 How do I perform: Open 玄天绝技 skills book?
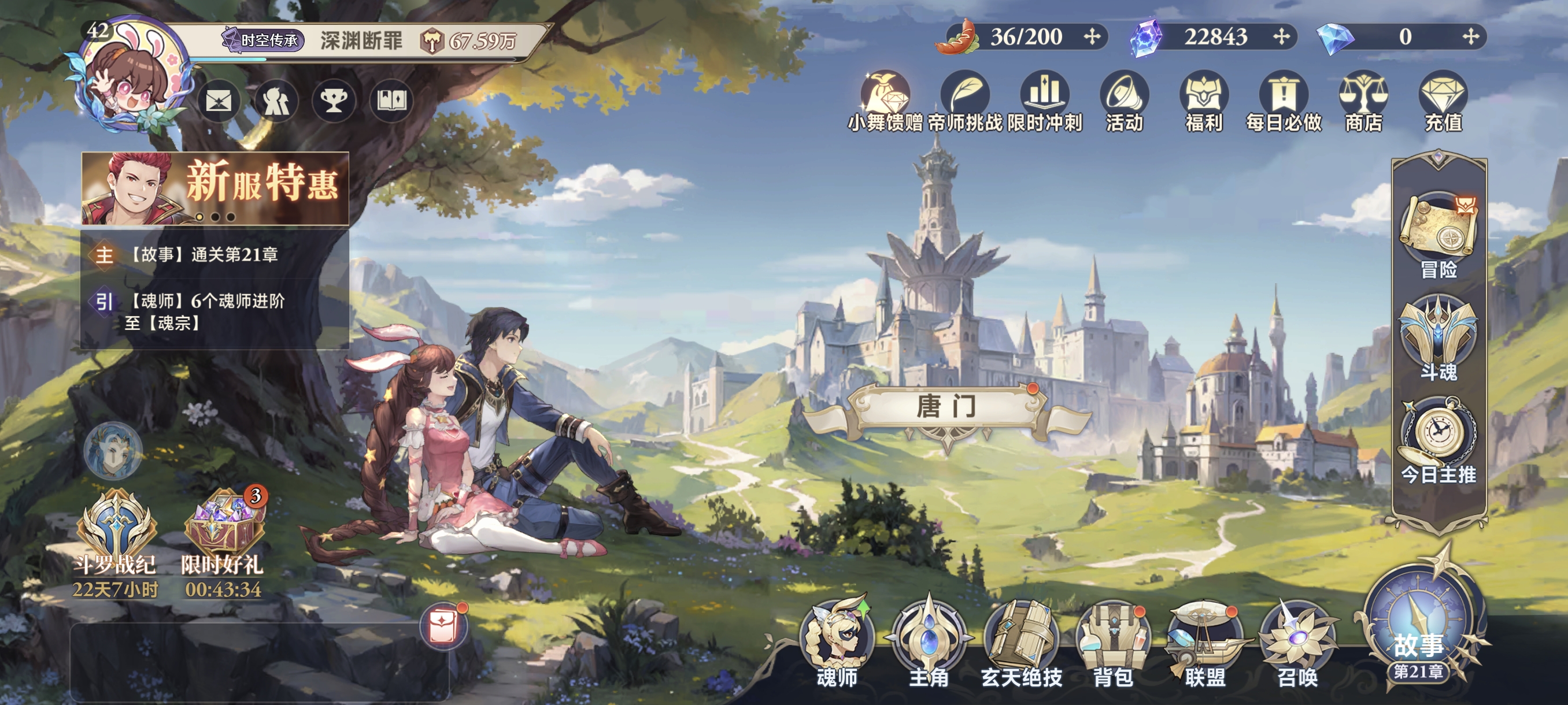point(1022,644)
